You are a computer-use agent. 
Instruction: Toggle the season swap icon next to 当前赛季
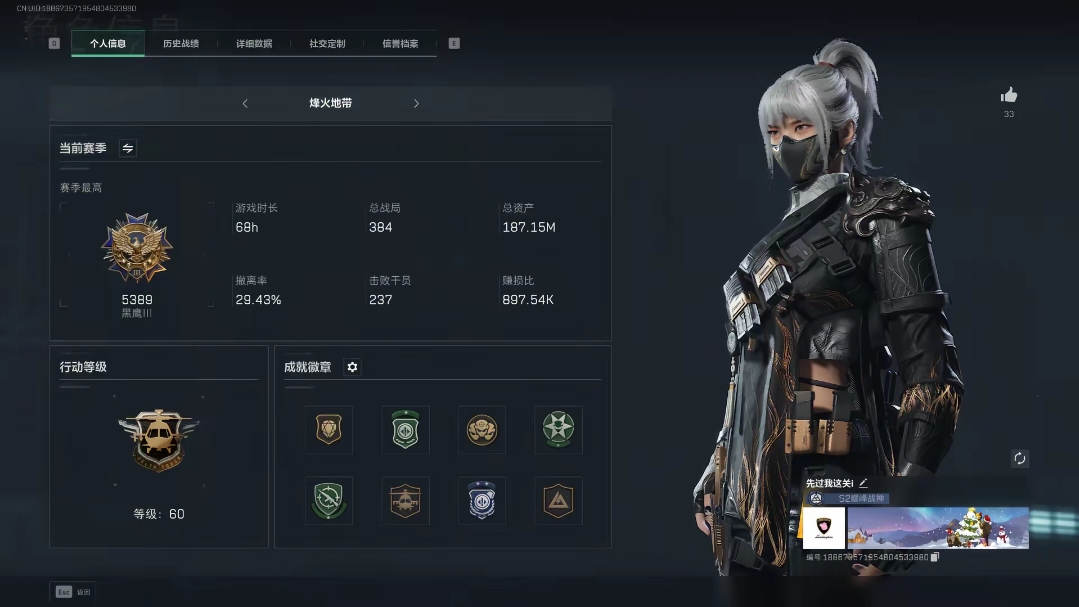[128, 148]
